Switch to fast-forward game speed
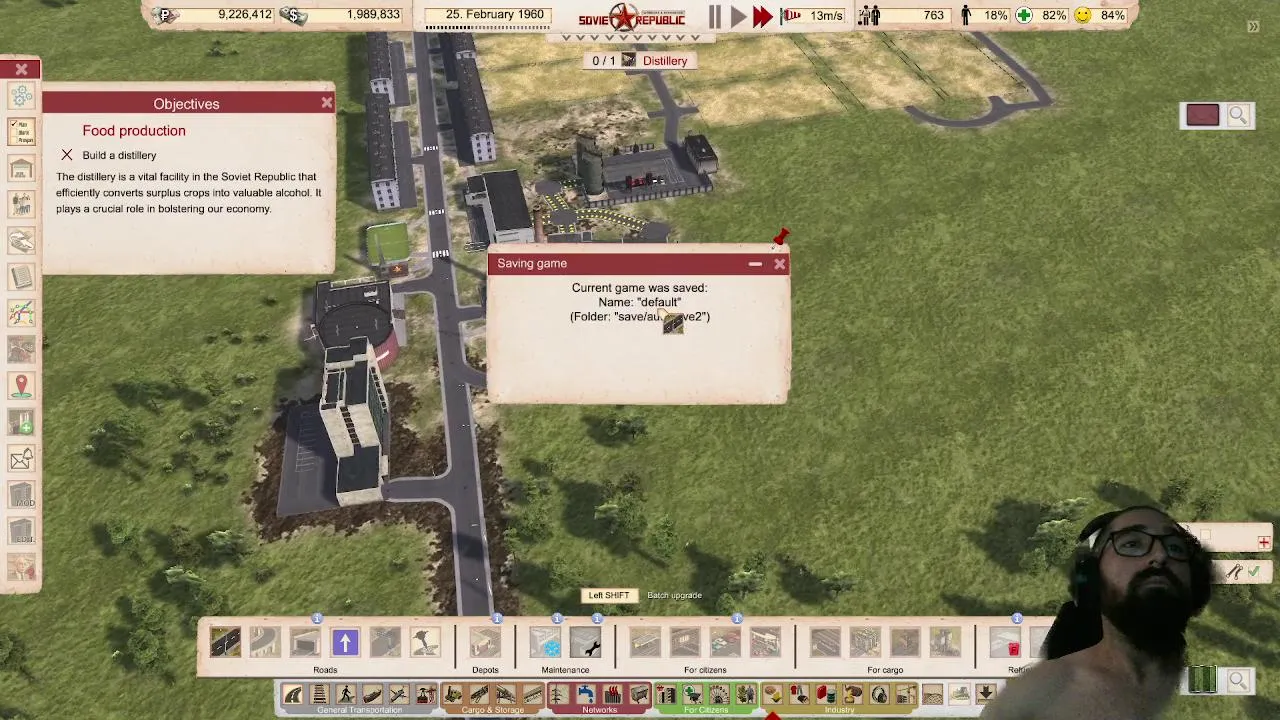This screenshot has height=720, width=1280. [x=762, y=16]
